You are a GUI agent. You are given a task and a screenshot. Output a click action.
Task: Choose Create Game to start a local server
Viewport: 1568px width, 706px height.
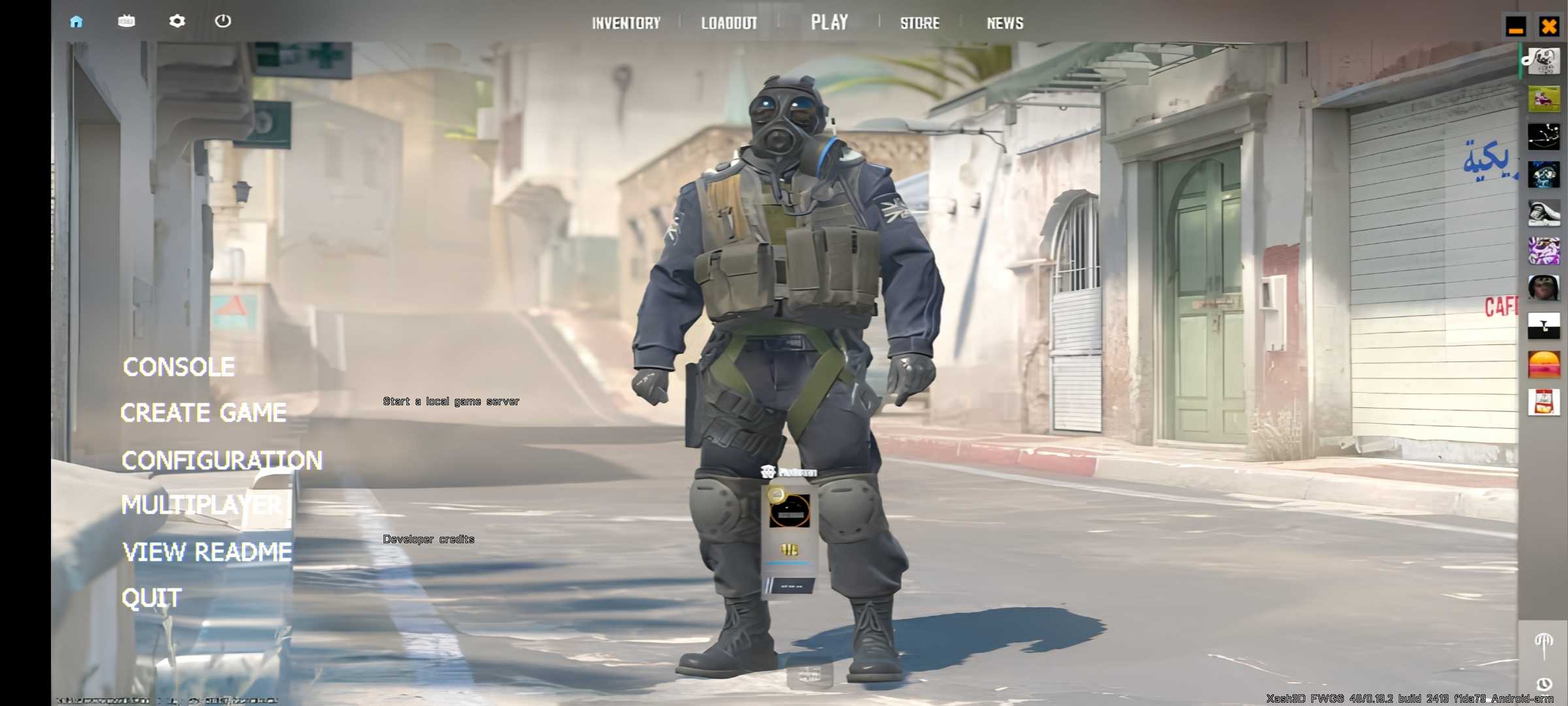203,412
